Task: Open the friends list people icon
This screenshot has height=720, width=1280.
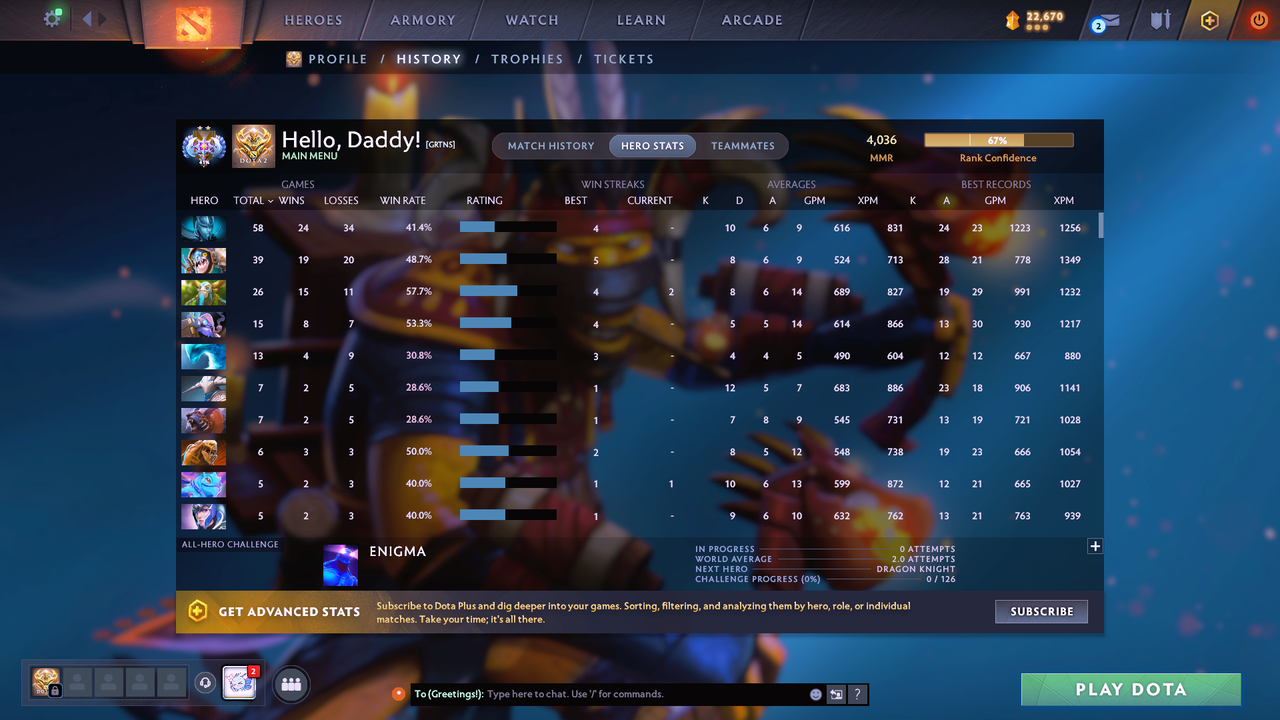Action: (x=290, y=684)
